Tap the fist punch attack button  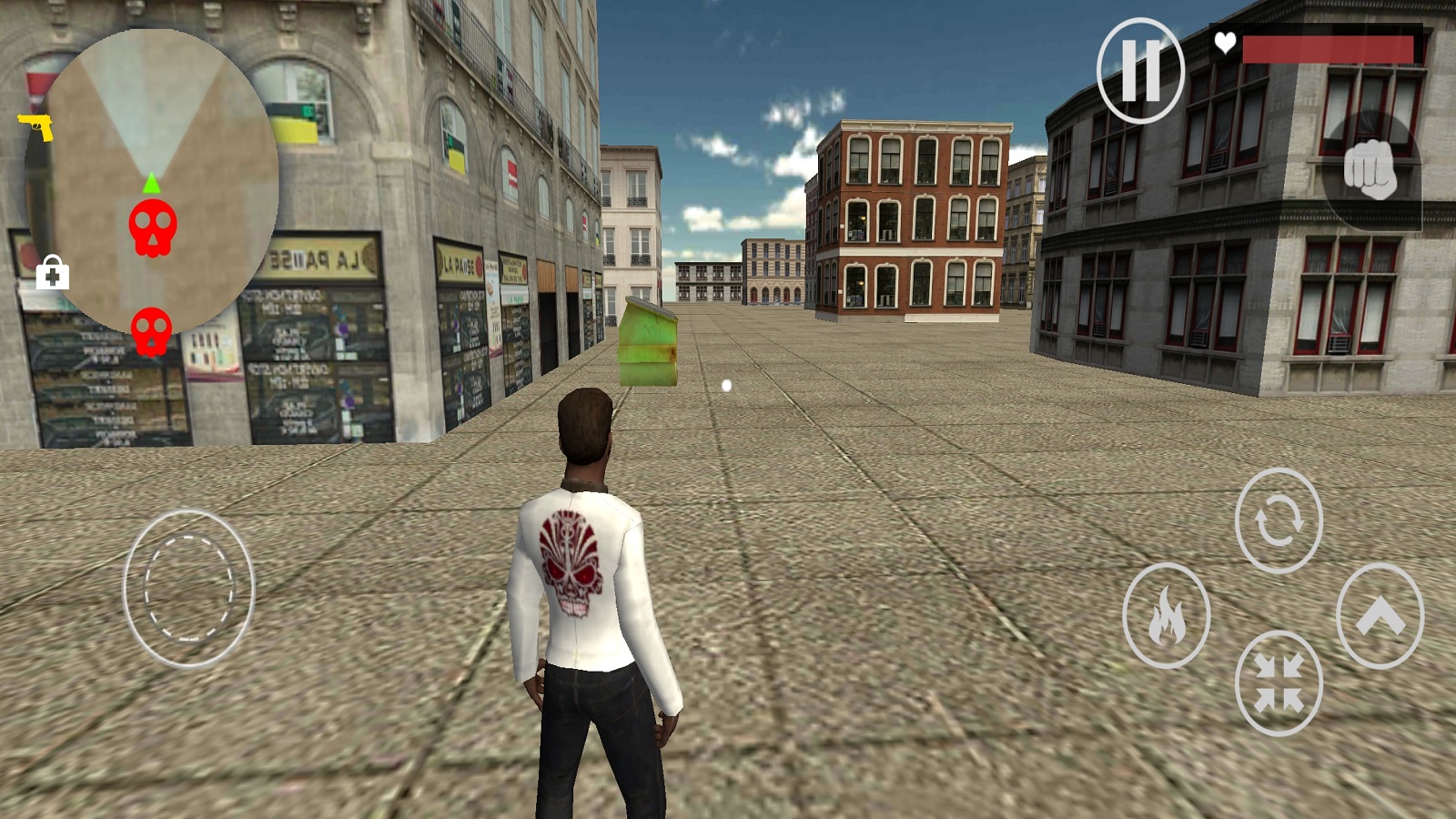(x=1370, y=169)
